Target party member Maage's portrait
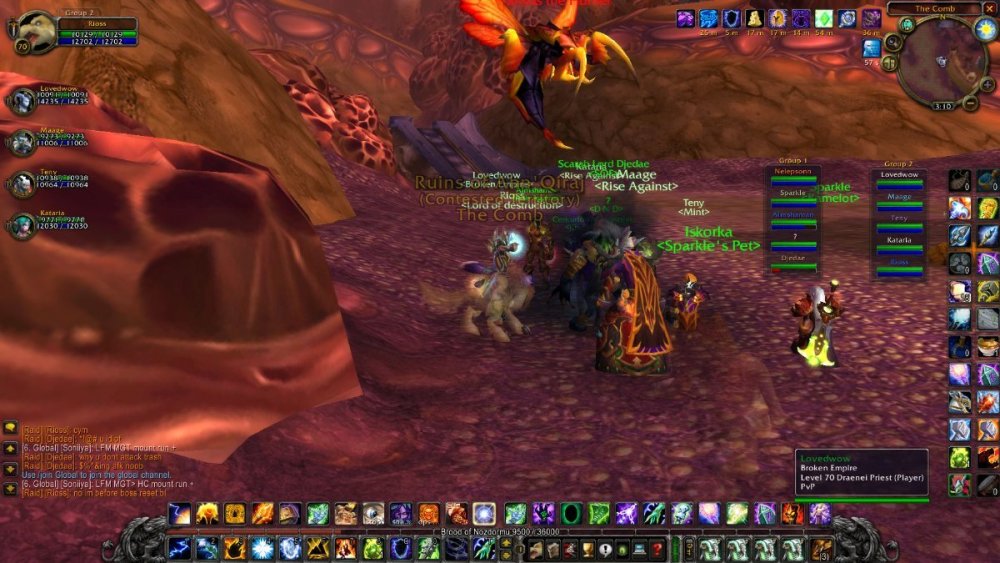 (x=23, y=141)
